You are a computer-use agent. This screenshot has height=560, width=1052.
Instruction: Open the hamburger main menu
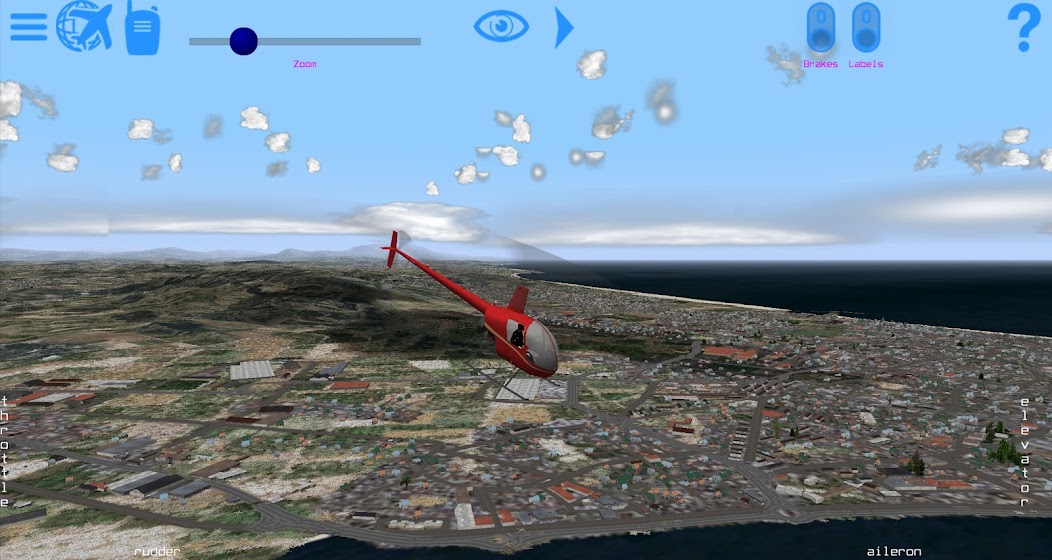point(29,27)
